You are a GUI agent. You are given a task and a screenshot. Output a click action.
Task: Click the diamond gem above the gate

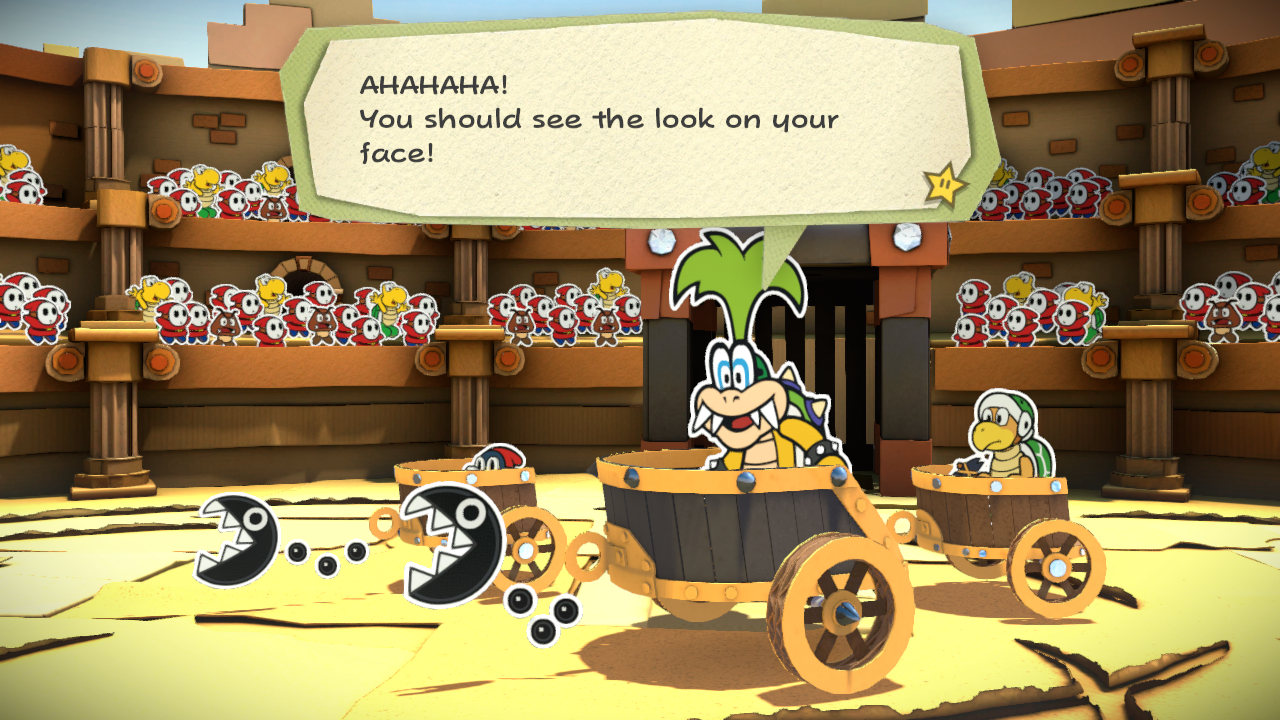[x=661, y=243]
